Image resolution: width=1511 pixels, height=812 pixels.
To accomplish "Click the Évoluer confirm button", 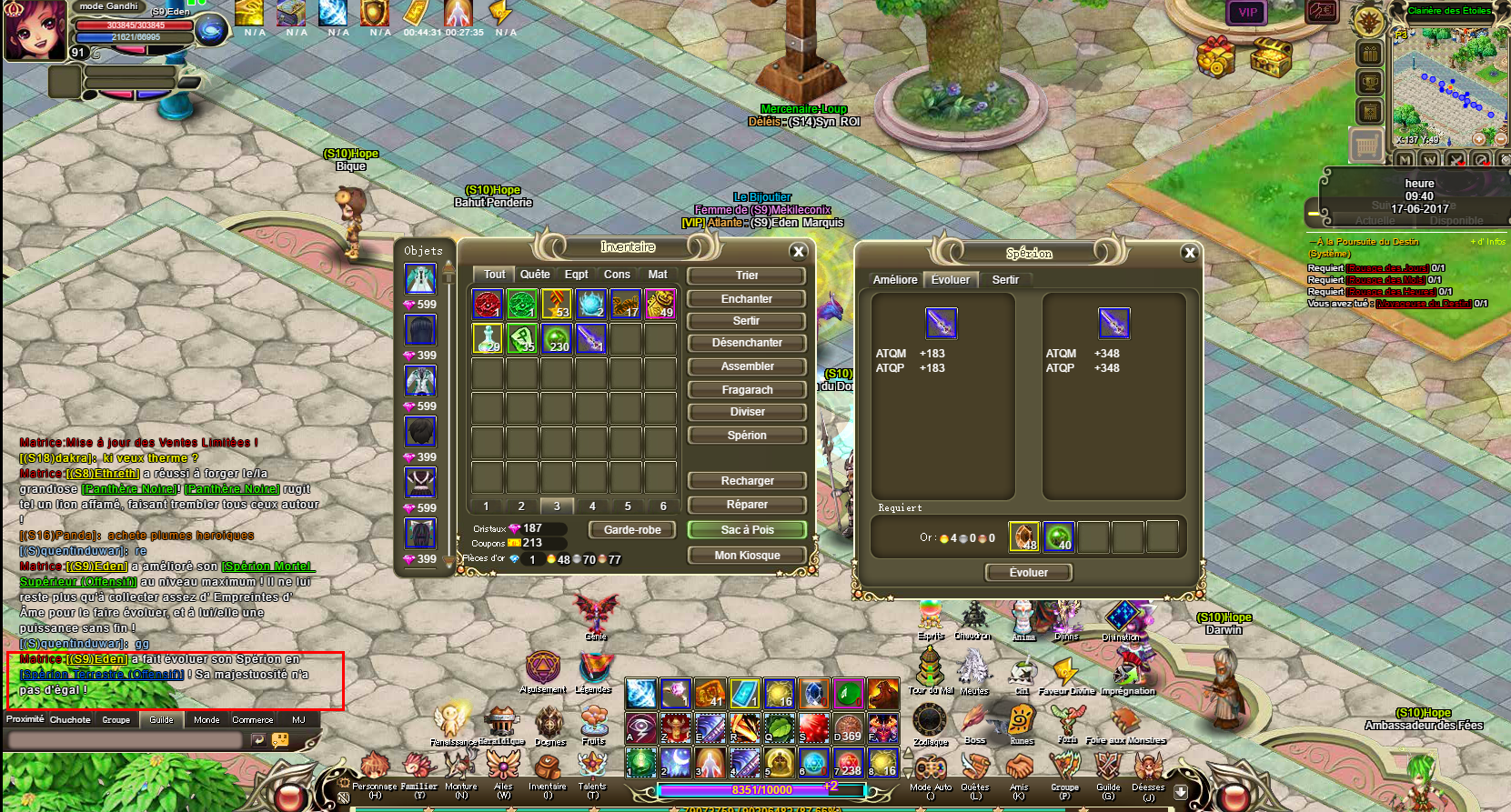I will pyautogui.click(x=1028, y=573).
